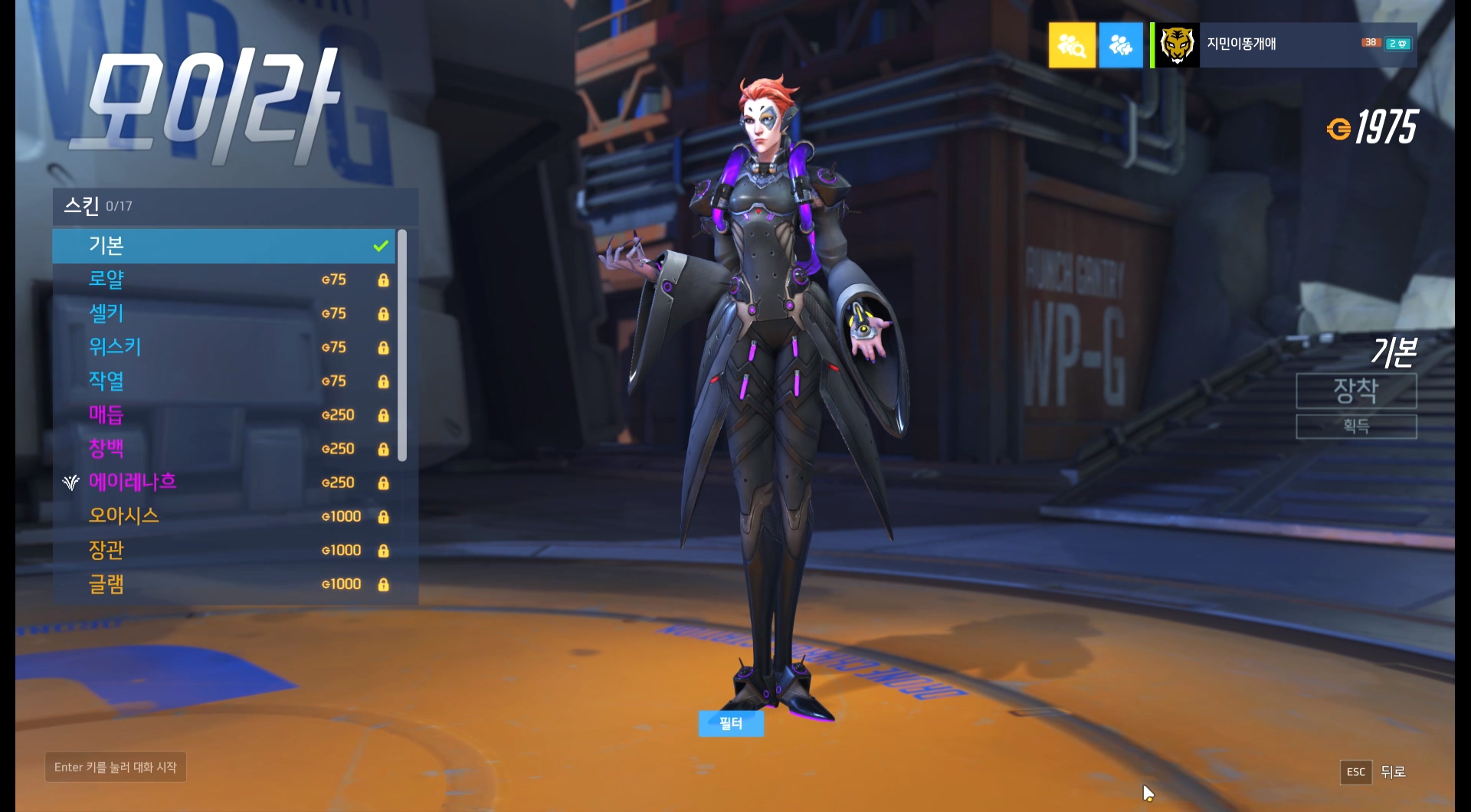Open the yellow group finder icon
The width and height of the screenshot is (1471, 812).
pyautogui.click(x=1071, y=46)
